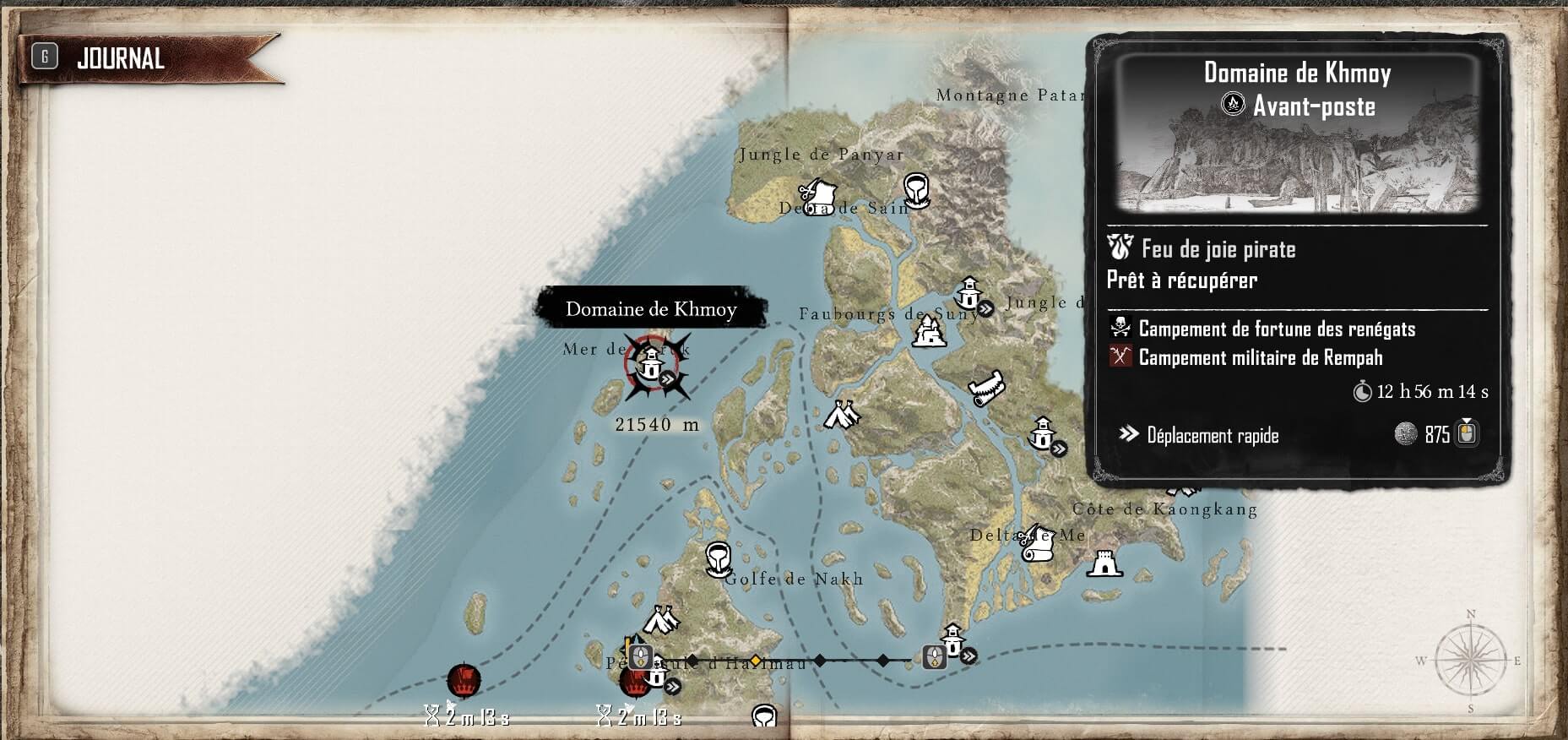Image resolution: width=1568 pixels, height=740 pixels.
Task: Activate Déplacement rapide to Domaine de Khmoy
Action: (x=1213, y=435)
